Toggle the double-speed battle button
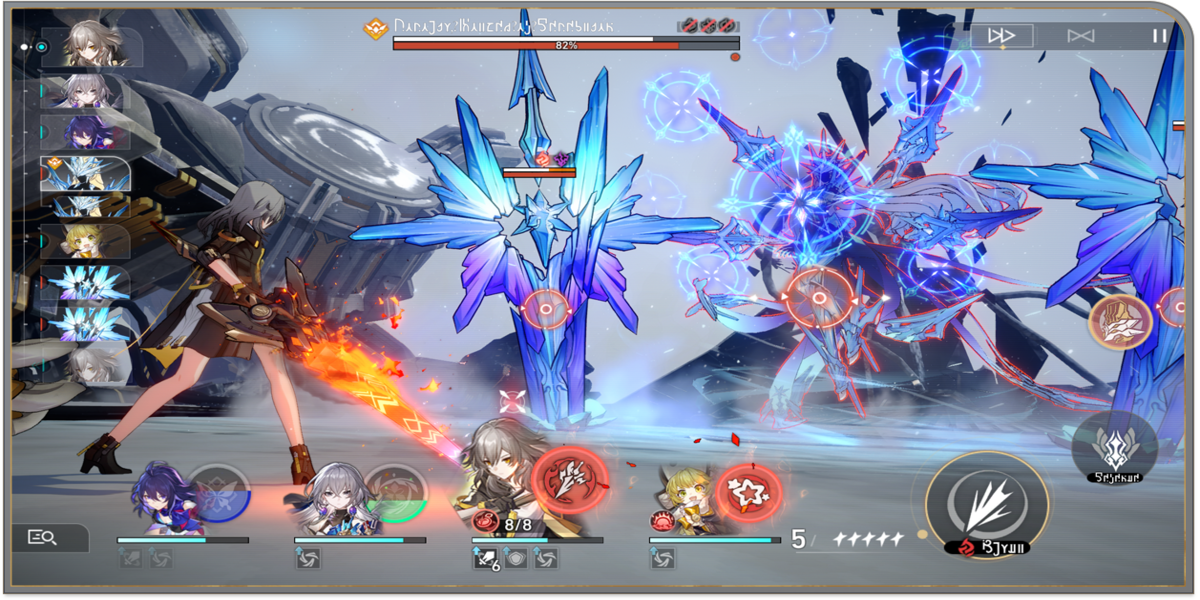 click(1001, 36)
